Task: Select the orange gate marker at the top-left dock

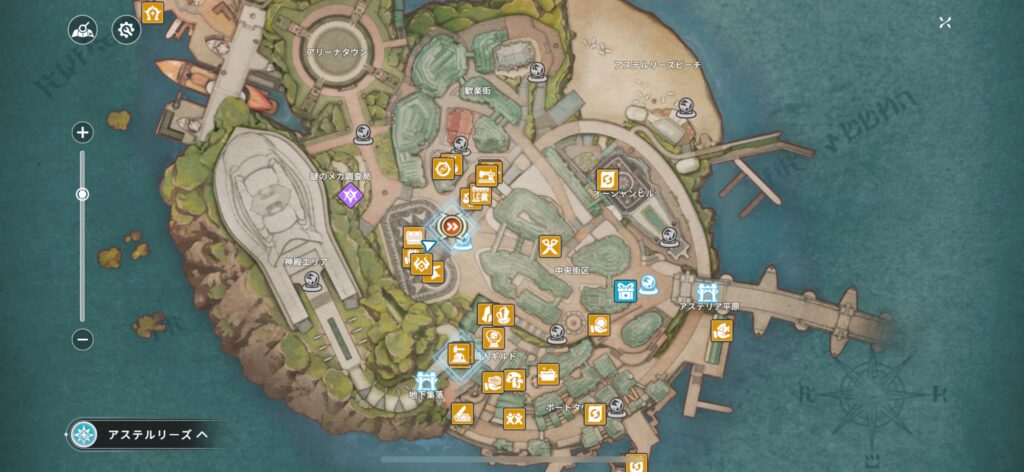Action: click(x=152, y=13)
